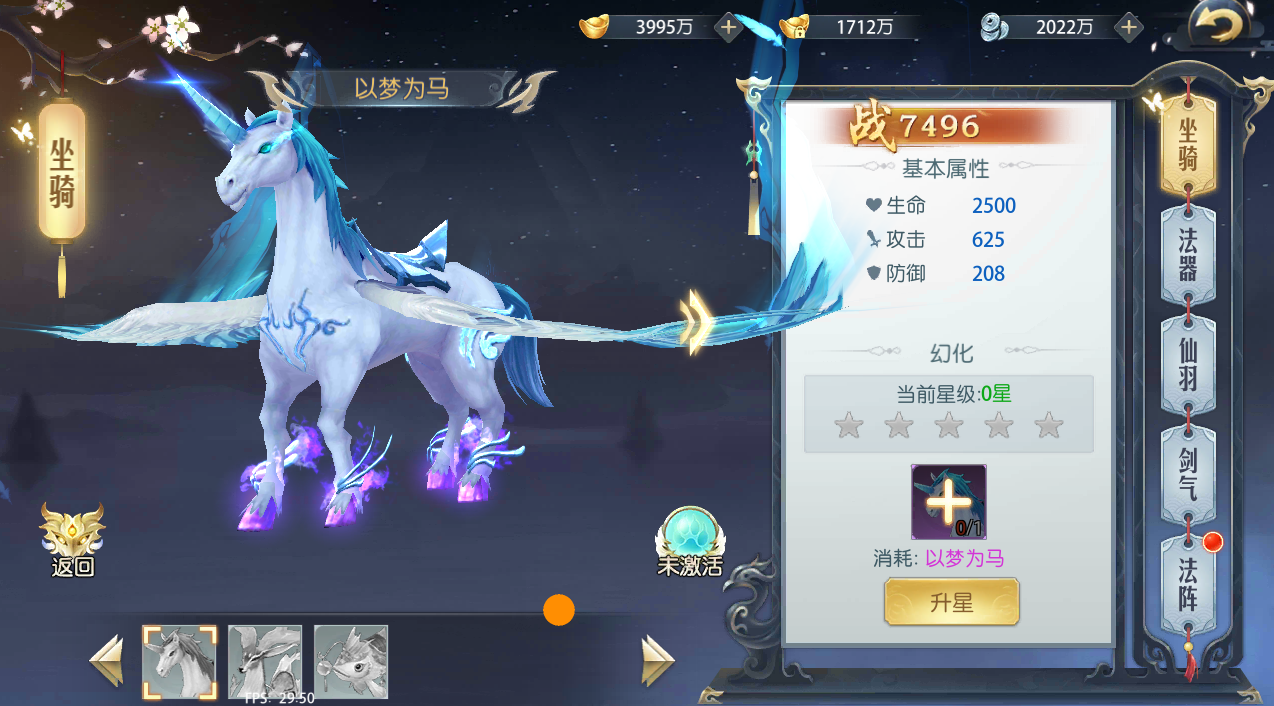Image resolution: width=1274 pixels, height=706 pixels.
Task: Choose the third mount thumbnail
Action: point(351,662)
